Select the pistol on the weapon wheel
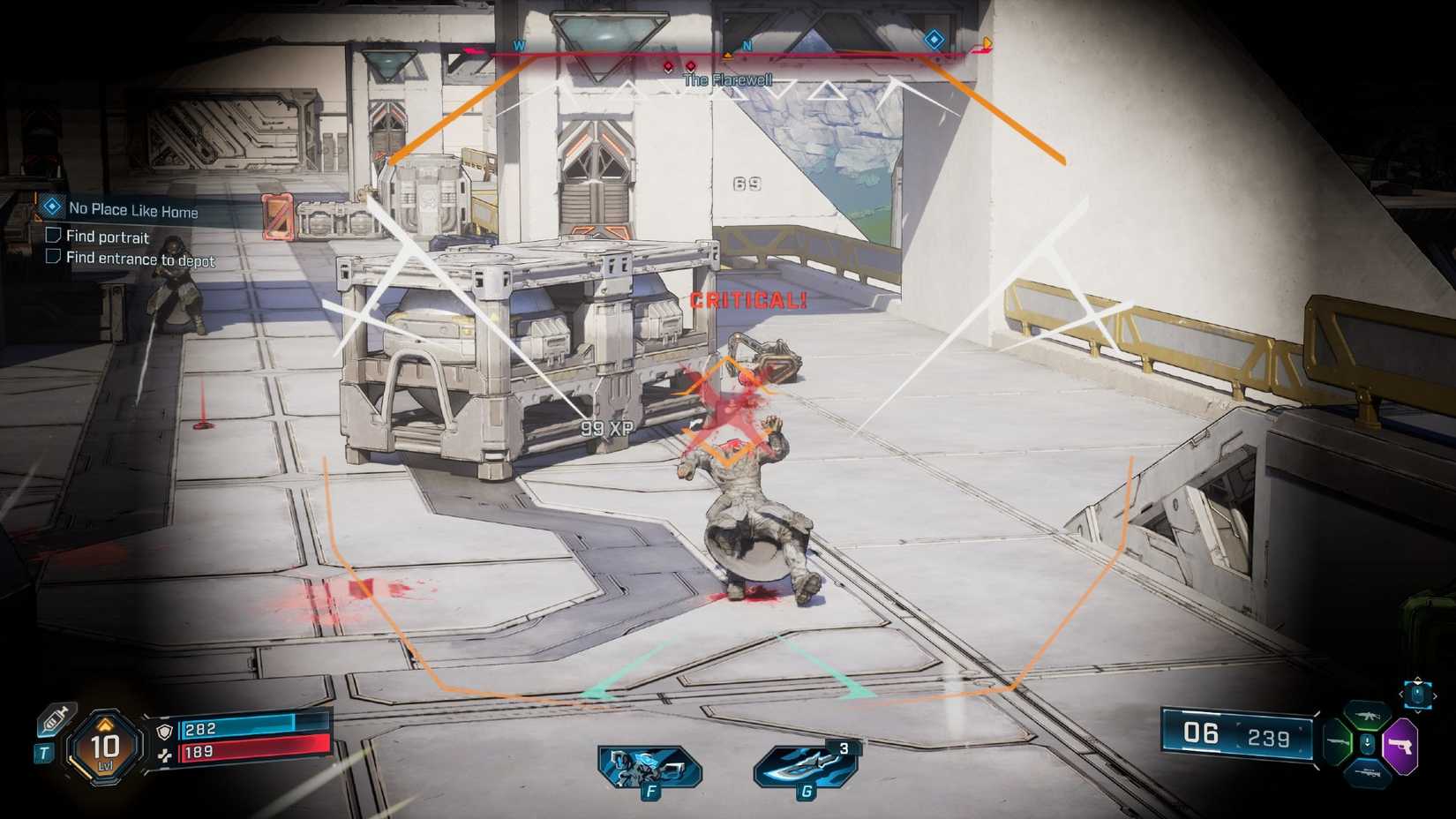The image size is (1456, 819). tap(1401, 744)
